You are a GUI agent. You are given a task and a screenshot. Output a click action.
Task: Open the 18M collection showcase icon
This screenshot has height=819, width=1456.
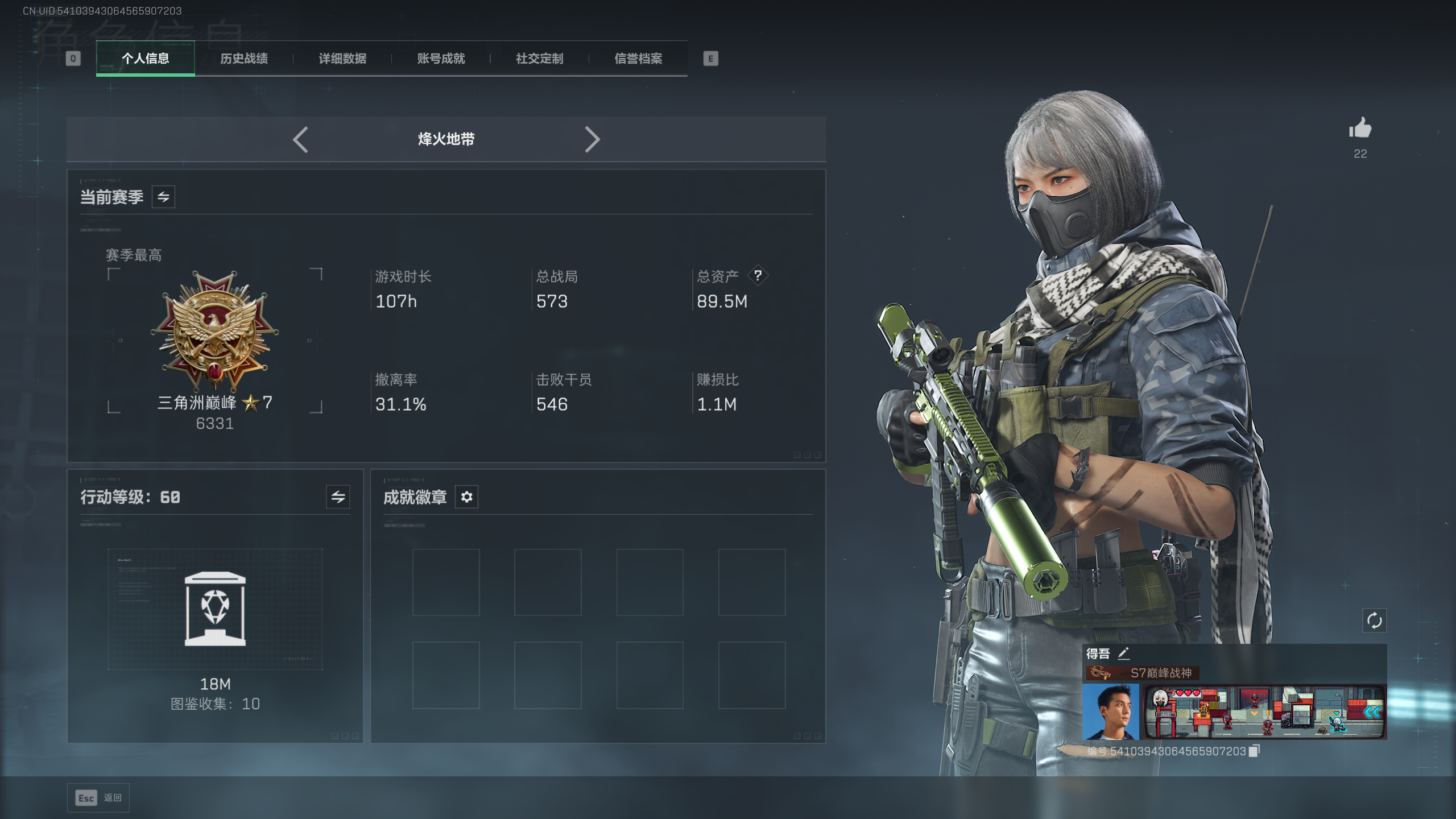tap(215, 609)
